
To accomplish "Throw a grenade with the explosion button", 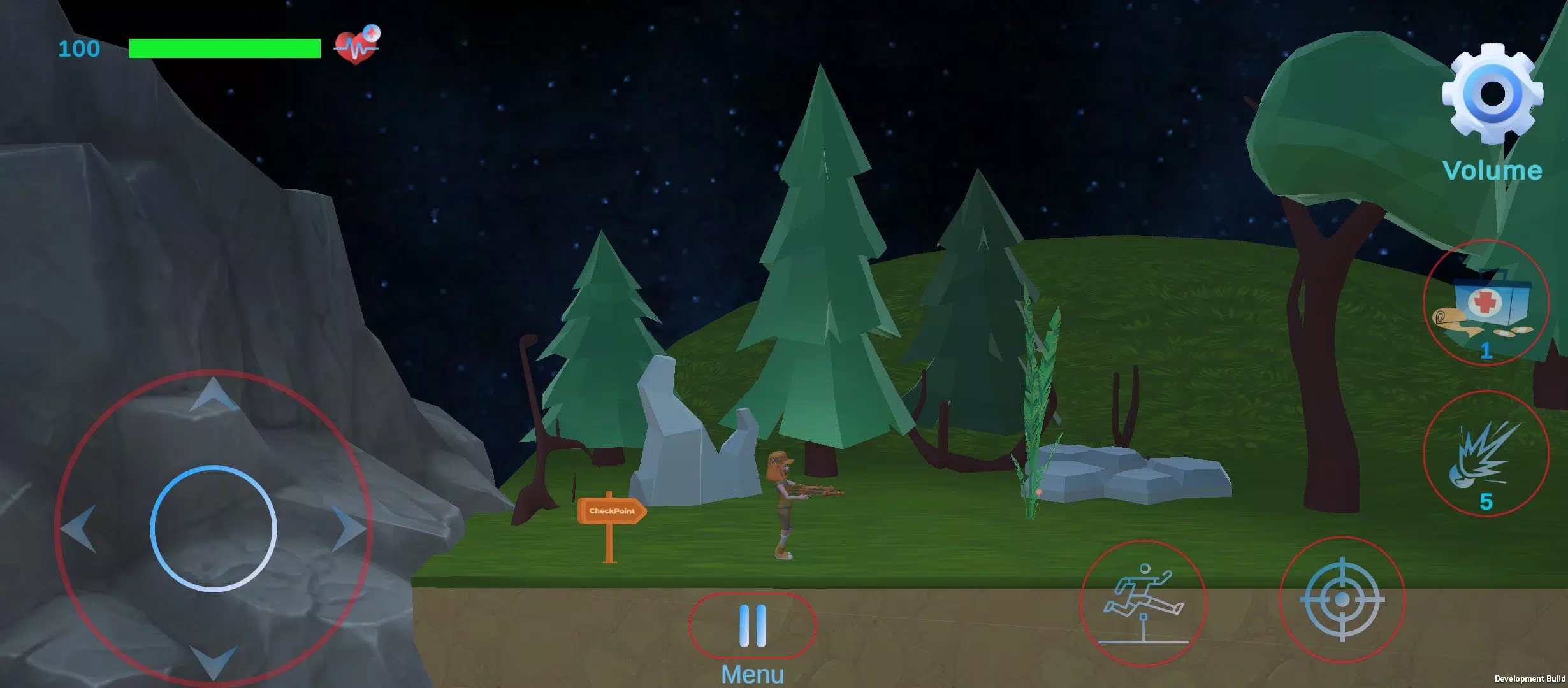I will [1486, 454].
